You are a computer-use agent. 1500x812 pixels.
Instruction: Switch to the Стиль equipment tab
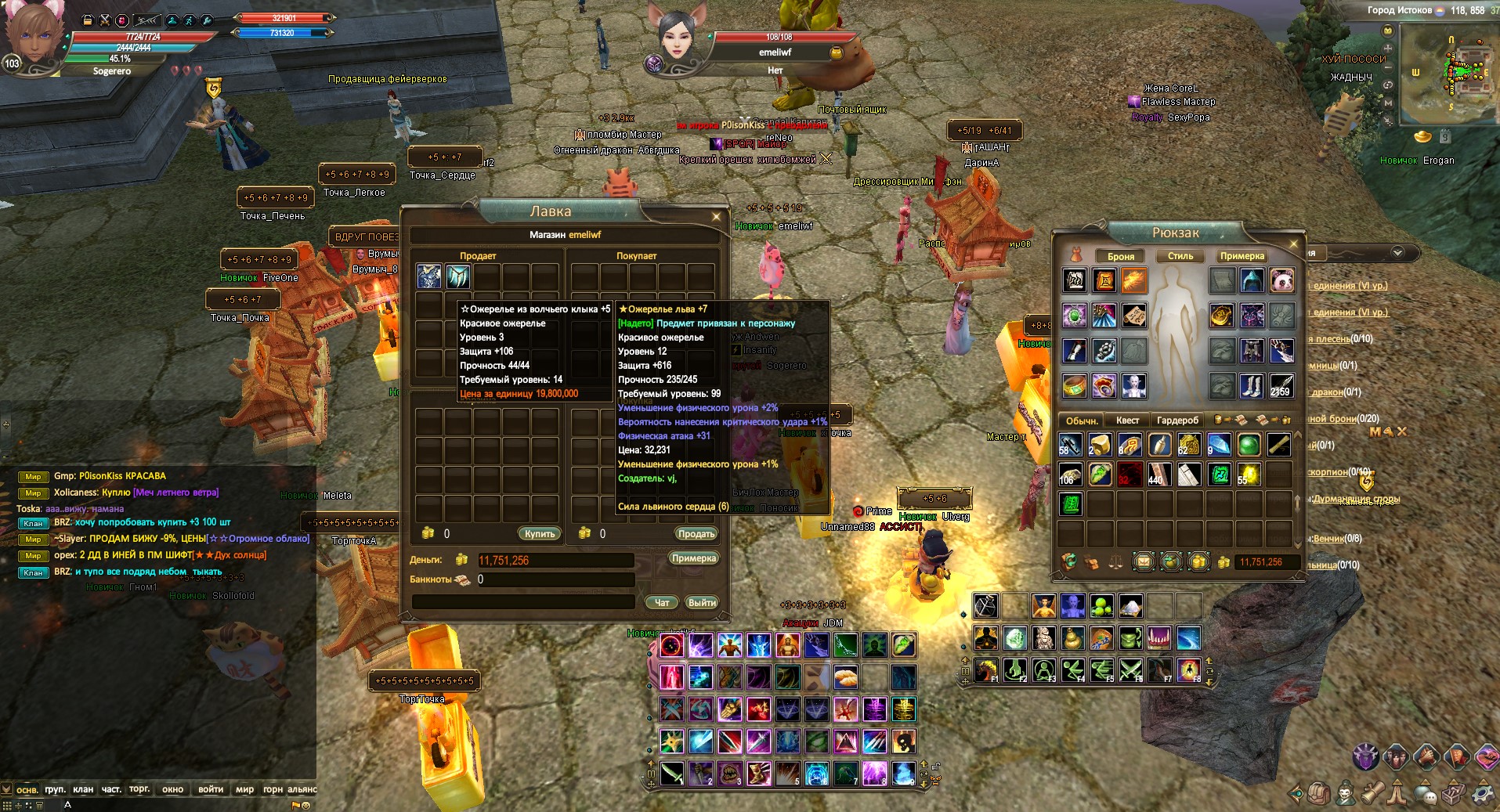point(1180,256)
